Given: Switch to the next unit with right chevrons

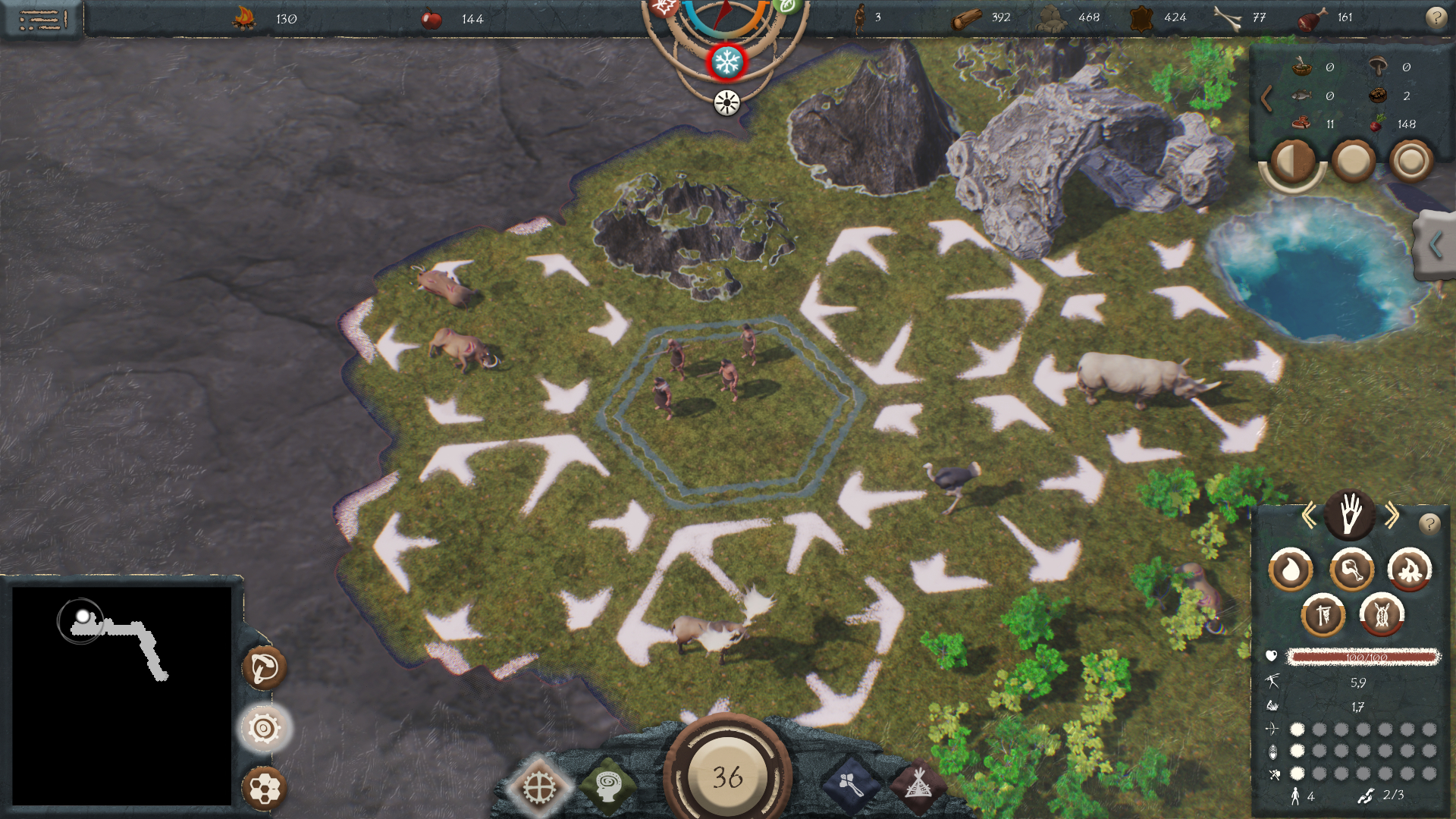Looking at the screenshot, I should coord(1392,516).
